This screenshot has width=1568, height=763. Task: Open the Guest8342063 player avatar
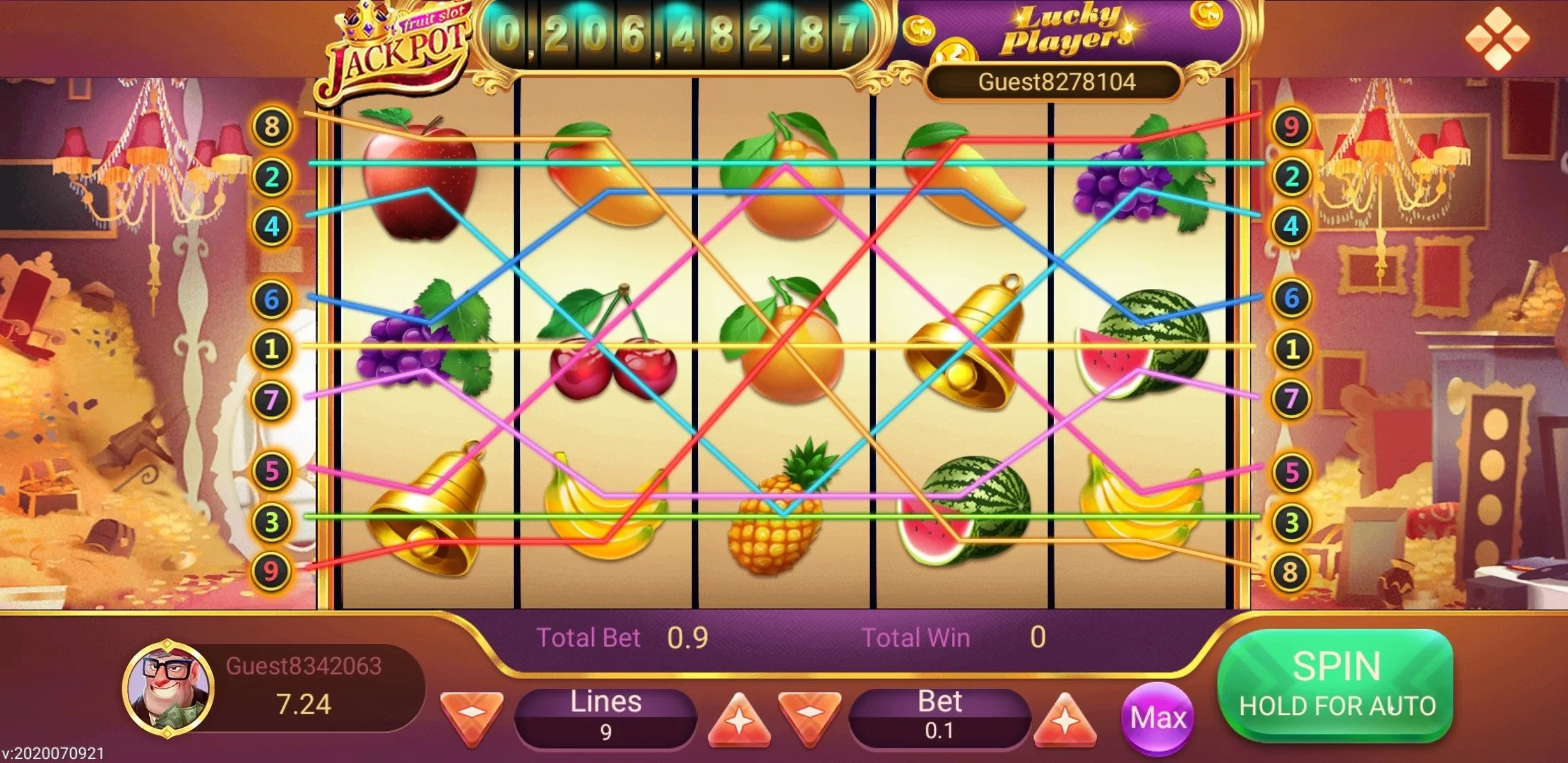coord(168,687)
